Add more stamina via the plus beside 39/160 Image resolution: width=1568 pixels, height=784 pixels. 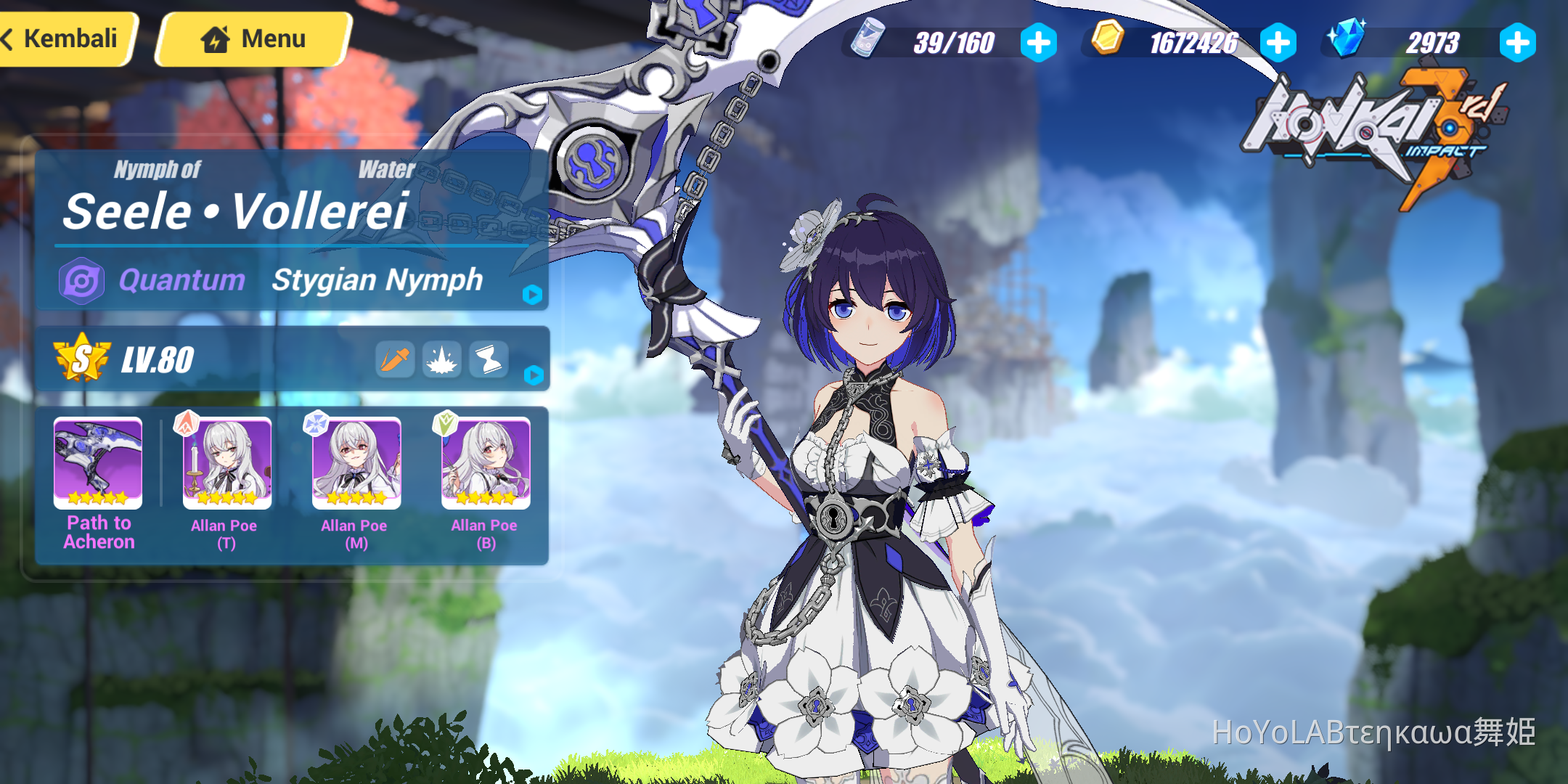tap(1038, 41)
